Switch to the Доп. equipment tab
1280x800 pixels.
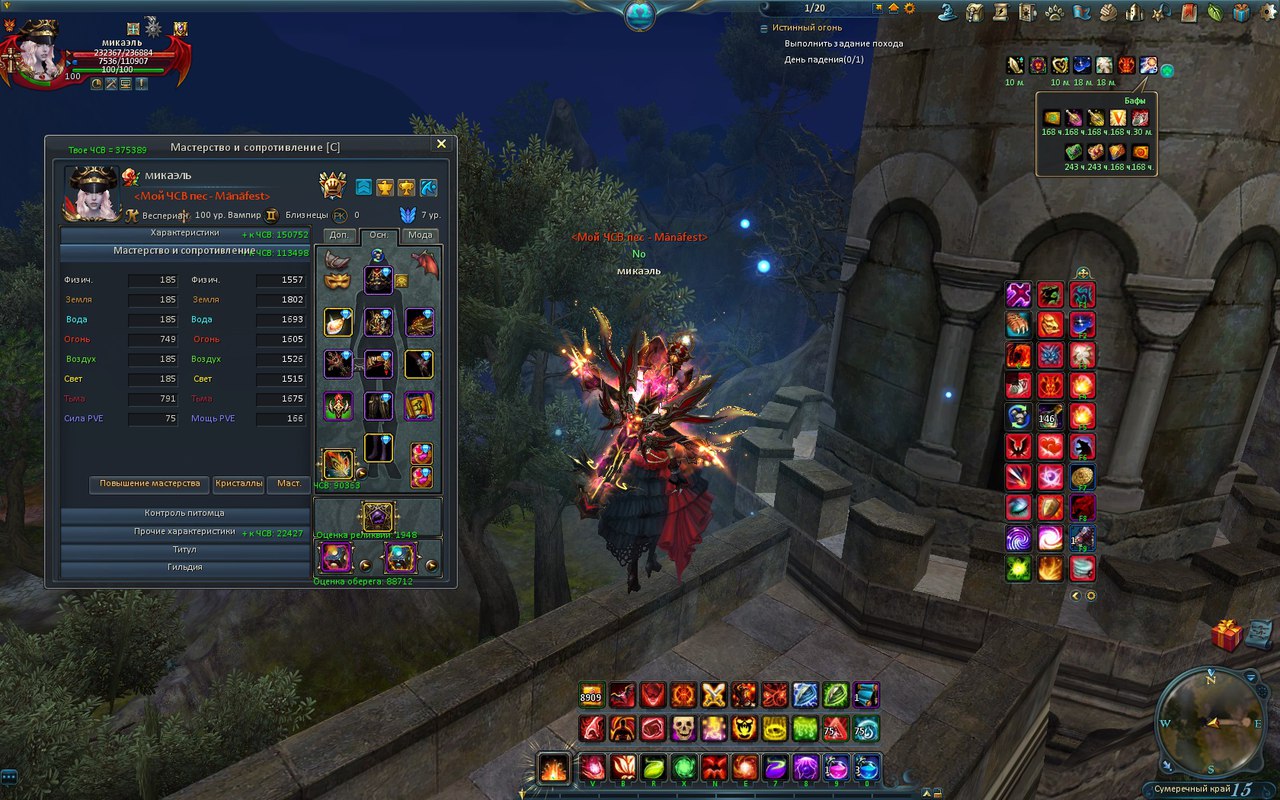pos(338,236)
